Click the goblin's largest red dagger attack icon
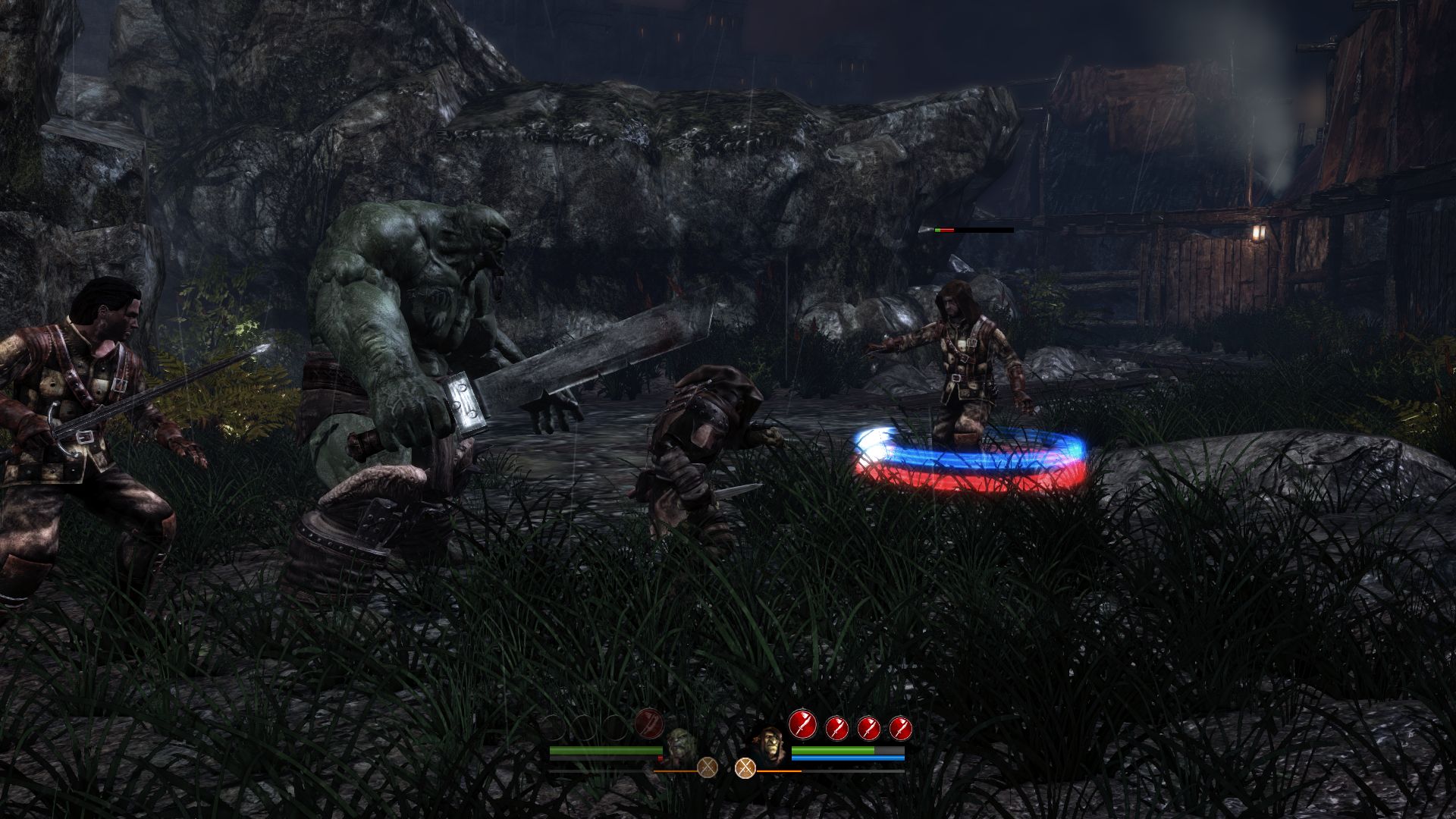 coord(802,723)
